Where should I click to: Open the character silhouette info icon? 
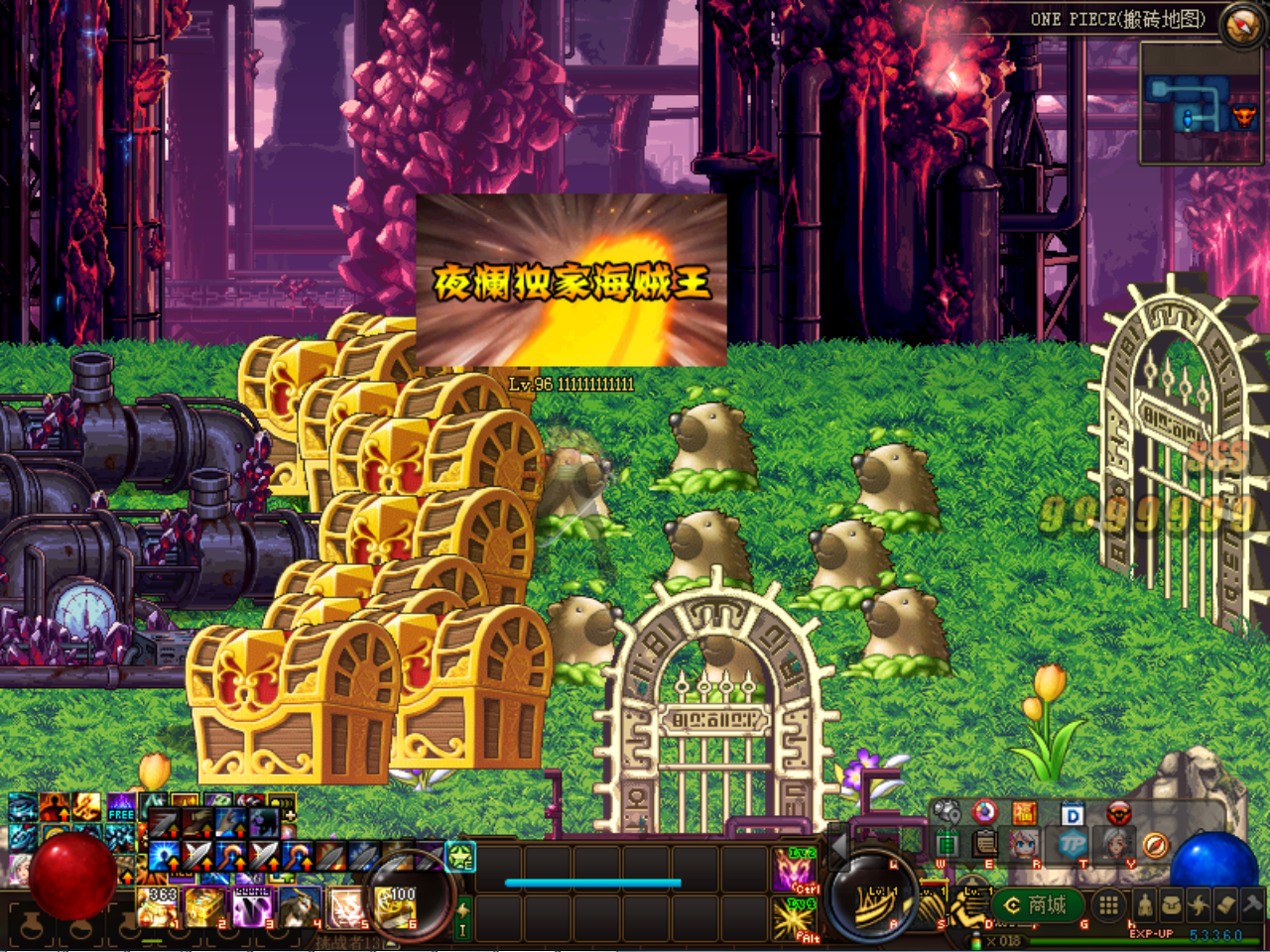click(x=1145, y=904)
